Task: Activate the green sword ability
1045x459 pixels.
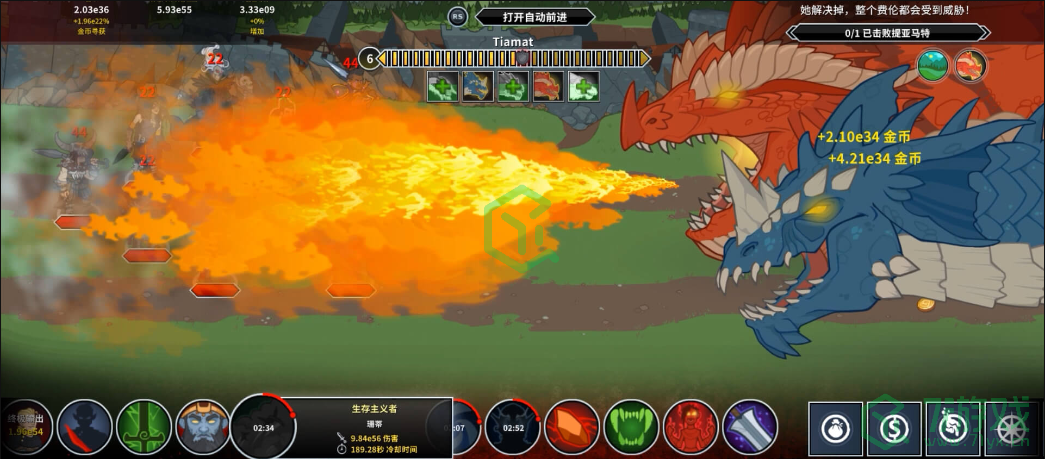Action: click(145, 427)
